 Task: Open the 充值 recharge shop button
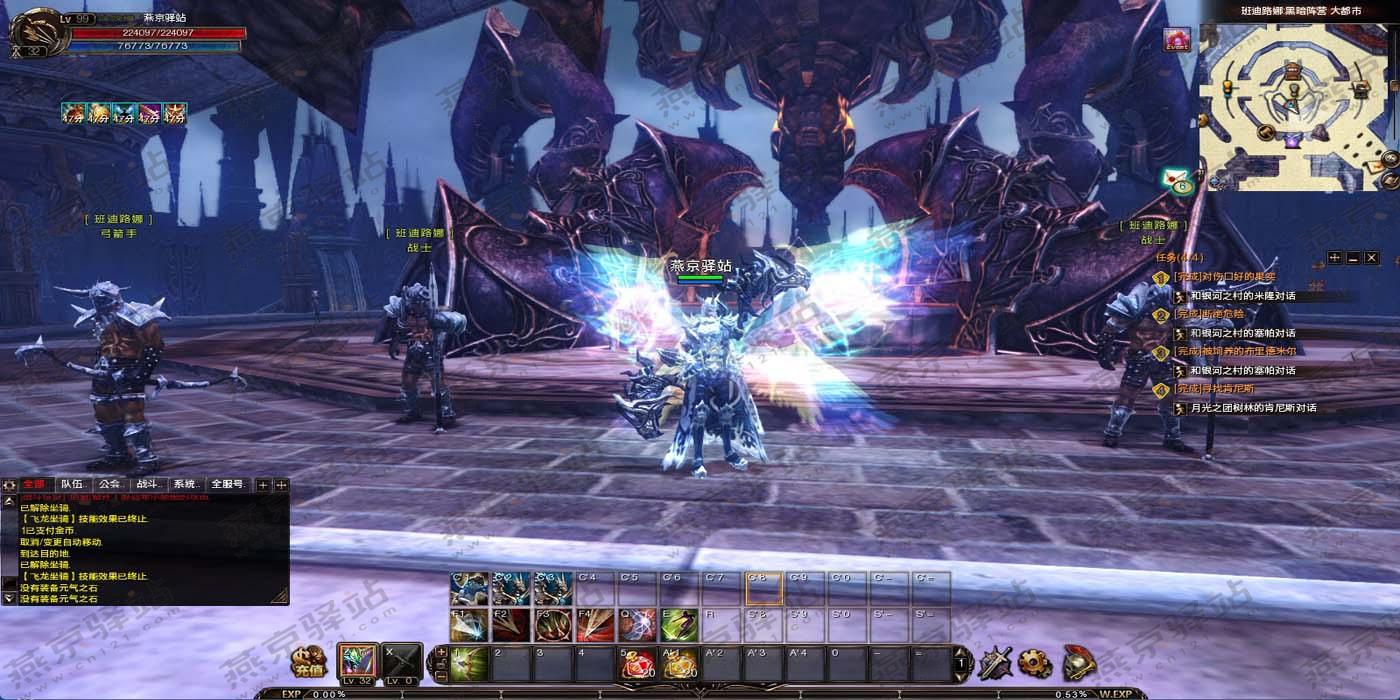click(308, 662)
